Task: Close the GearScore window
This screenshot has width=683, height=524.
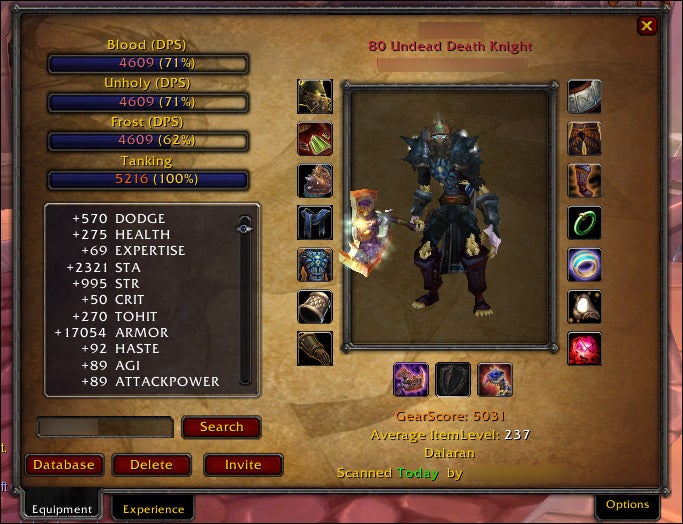Action: [x=647, y=26]
